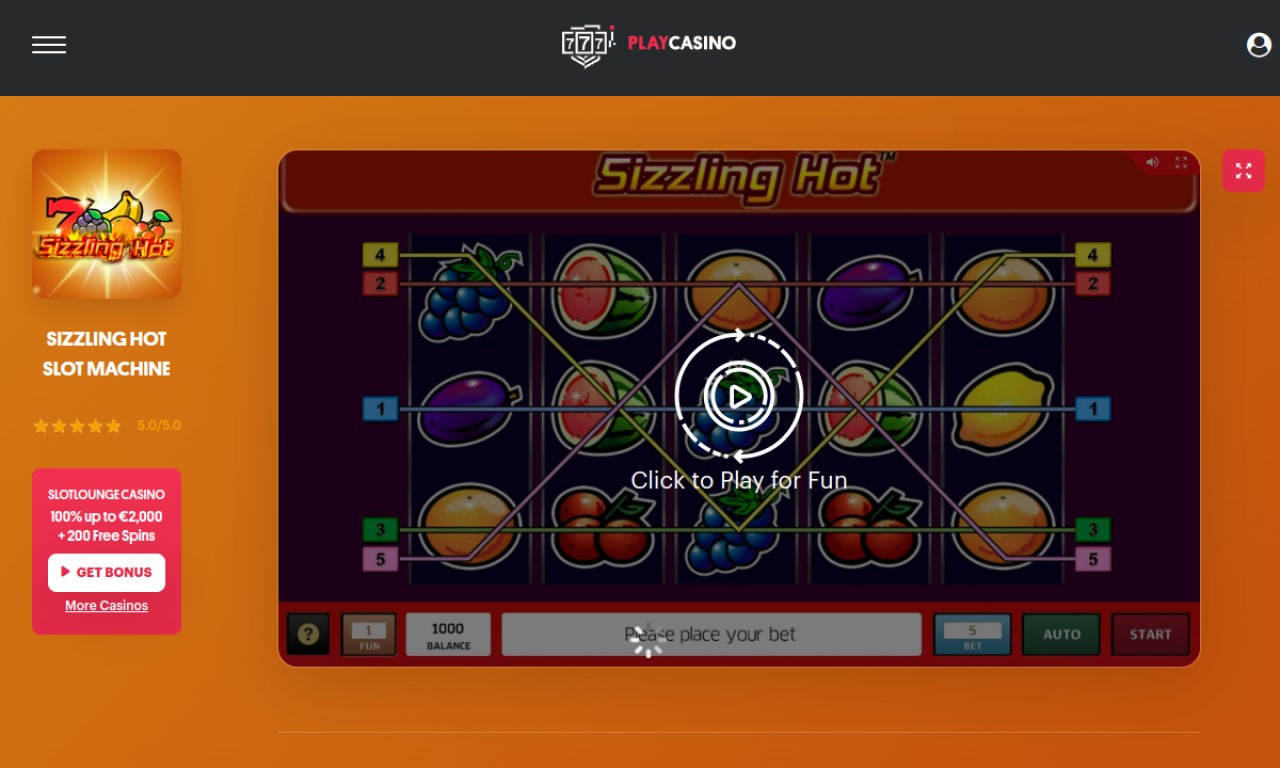
Task: Rate the game with the star row
Action: (x=77, y=426)
